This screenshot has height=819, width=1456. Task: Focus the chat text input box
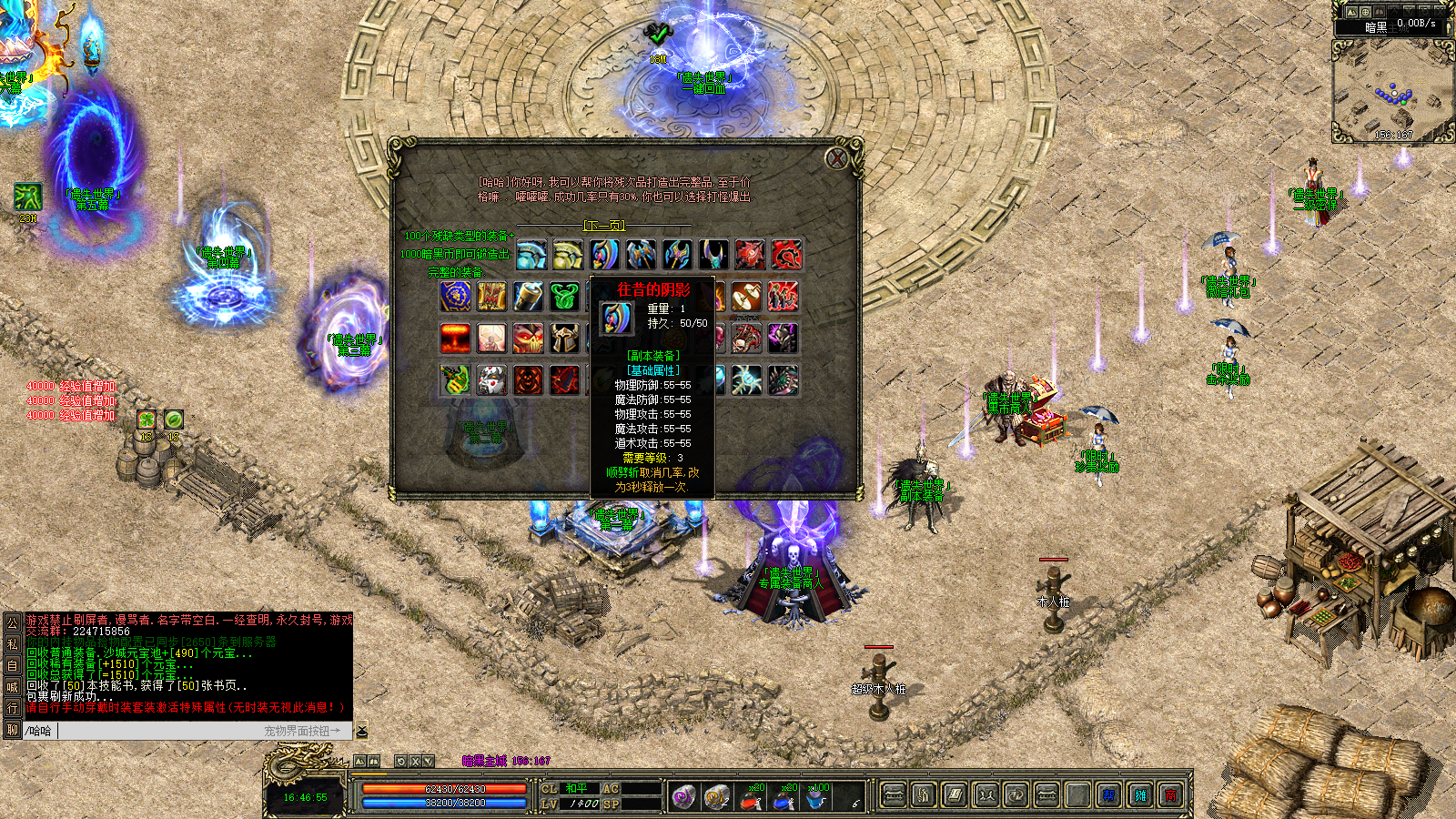[x=155, y=731]
